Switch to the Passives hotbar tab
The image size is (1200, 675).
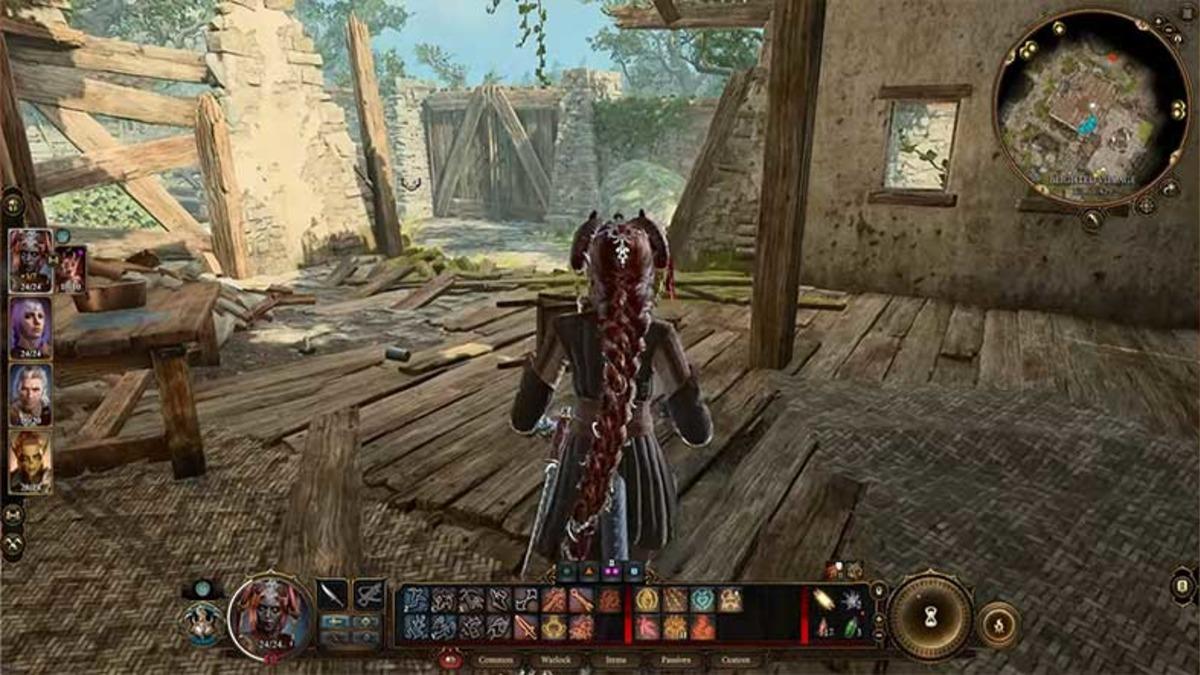pos(673,660)
